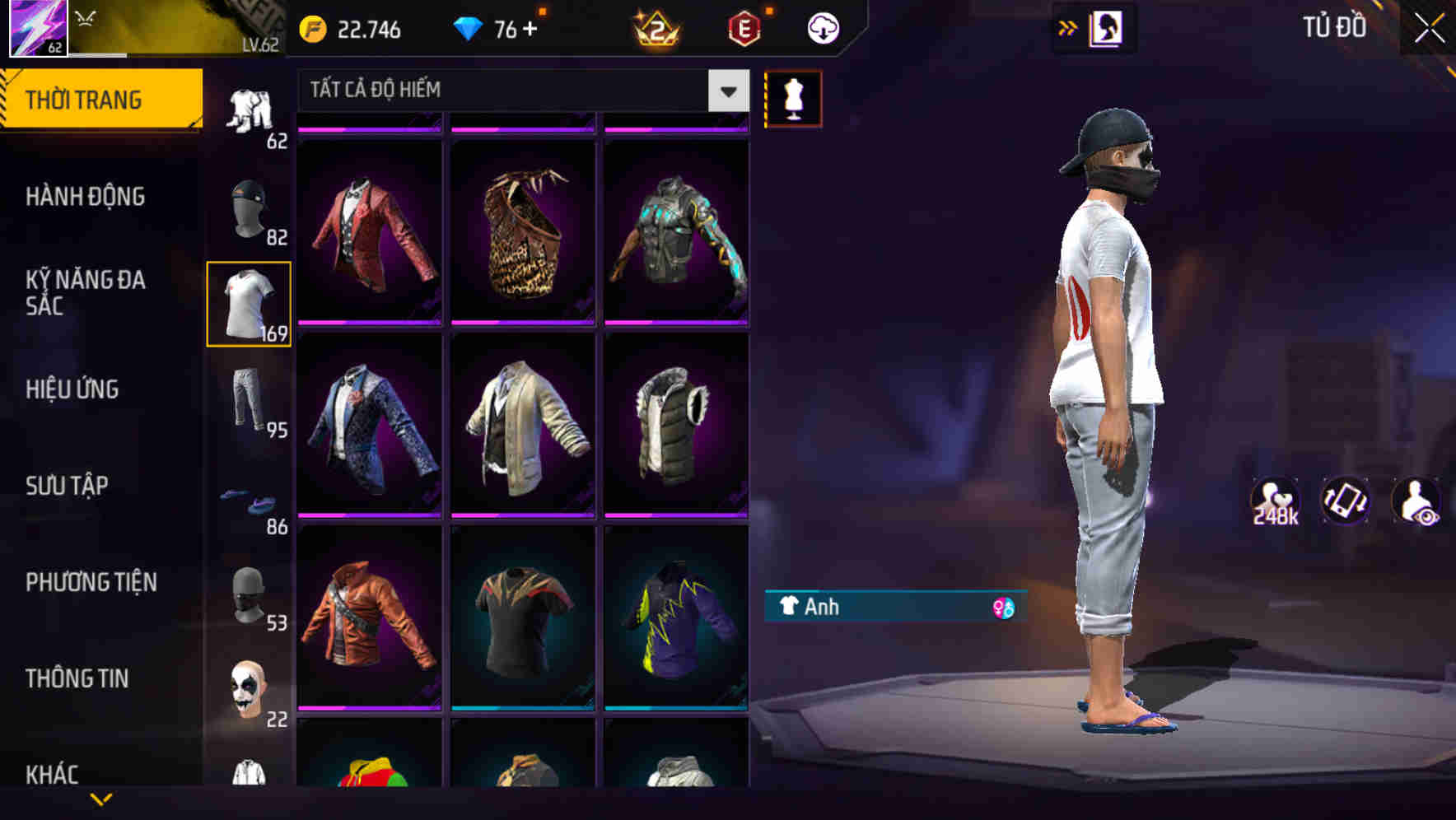This screenshot has height=820, width=1456.
Task: Open the TẤT CẢ ĐỘ HIẾM rarity dropdown
Action: [519, 91]
